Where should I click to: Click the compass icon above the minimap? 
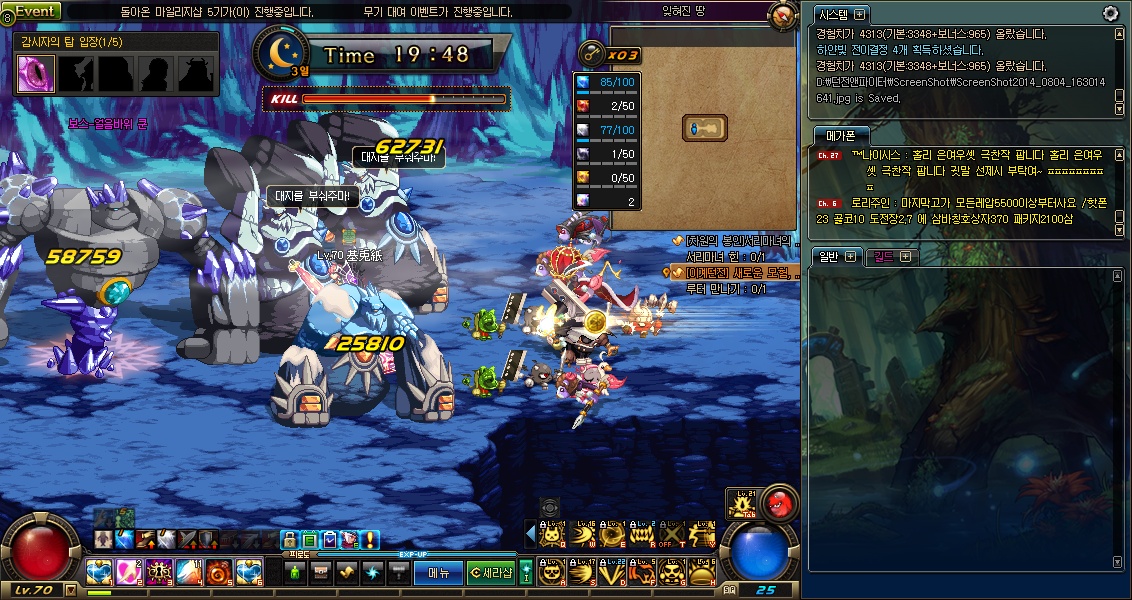pyautogui.click(x=783, y=16)
